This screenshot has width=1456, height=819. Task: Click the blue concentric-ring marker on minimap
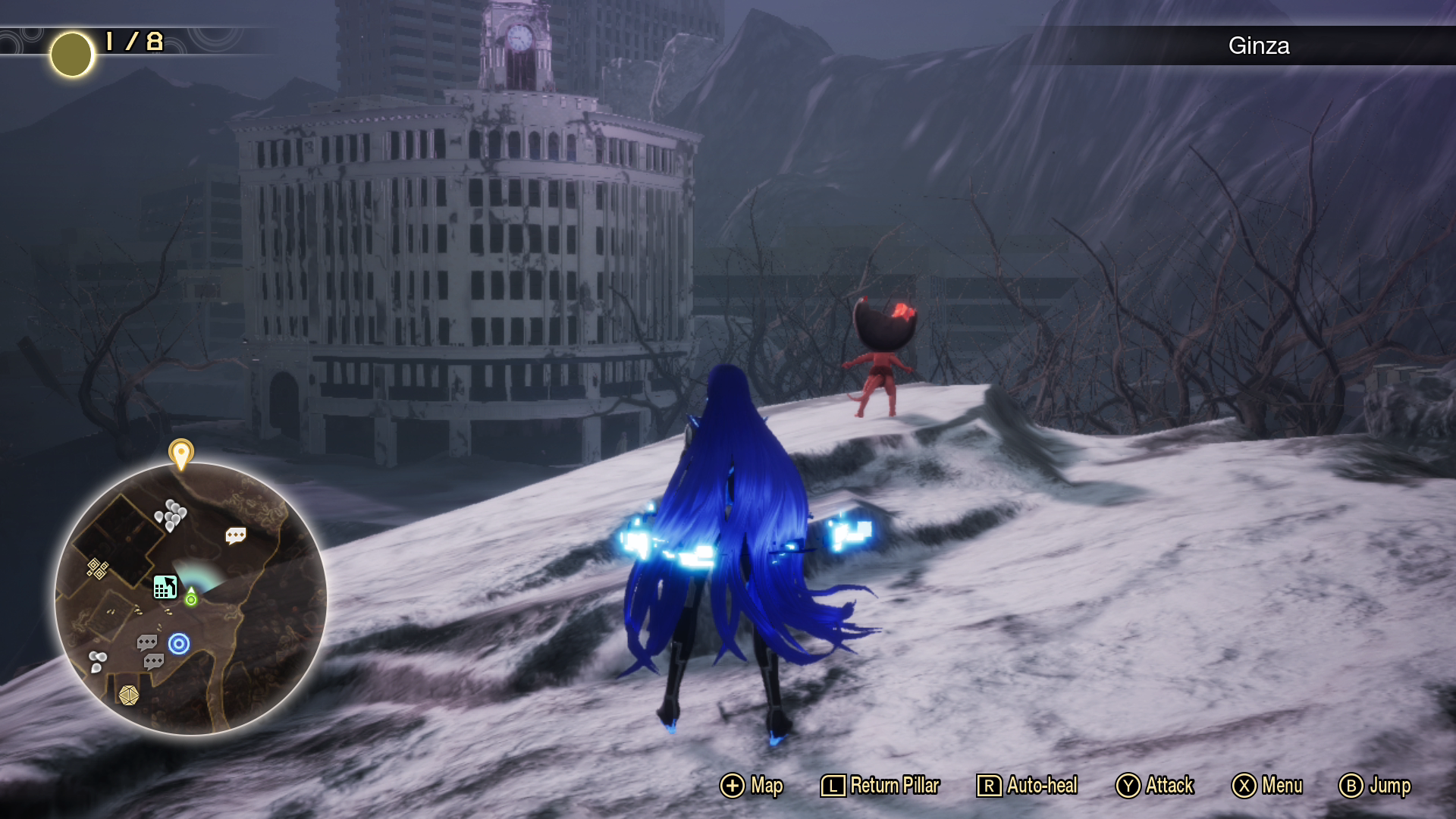pyautogui.click(x=179, y=644)
